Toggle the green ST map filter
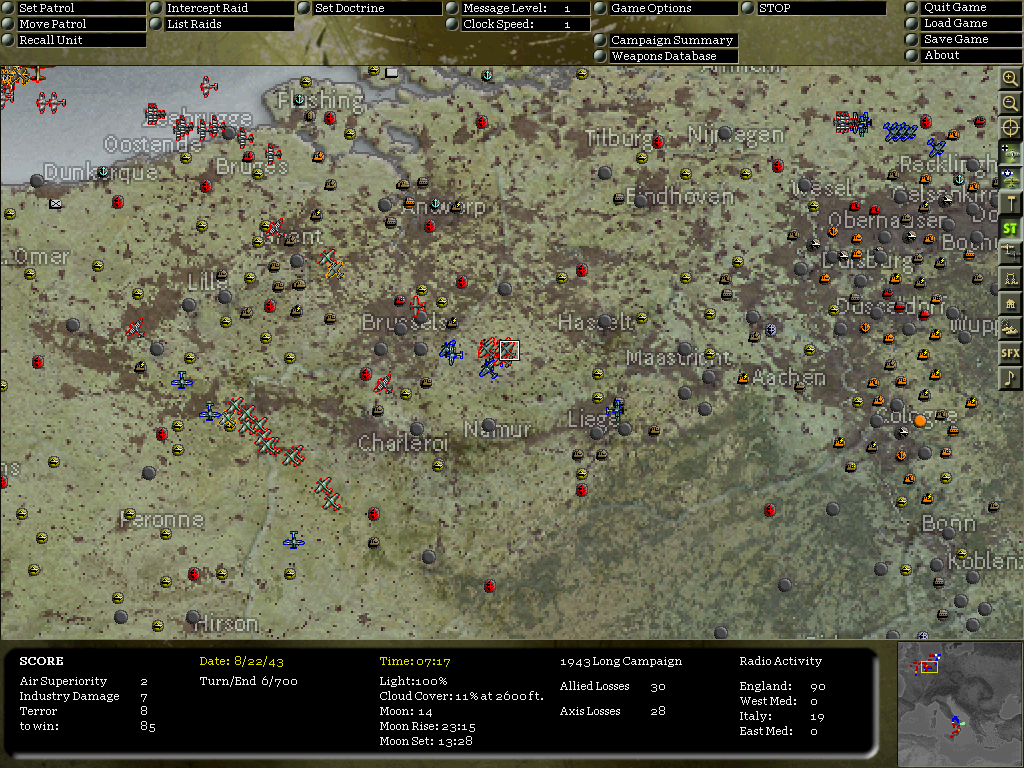This screenshot has width=1024, height=768. click(x=1010, y=228)
